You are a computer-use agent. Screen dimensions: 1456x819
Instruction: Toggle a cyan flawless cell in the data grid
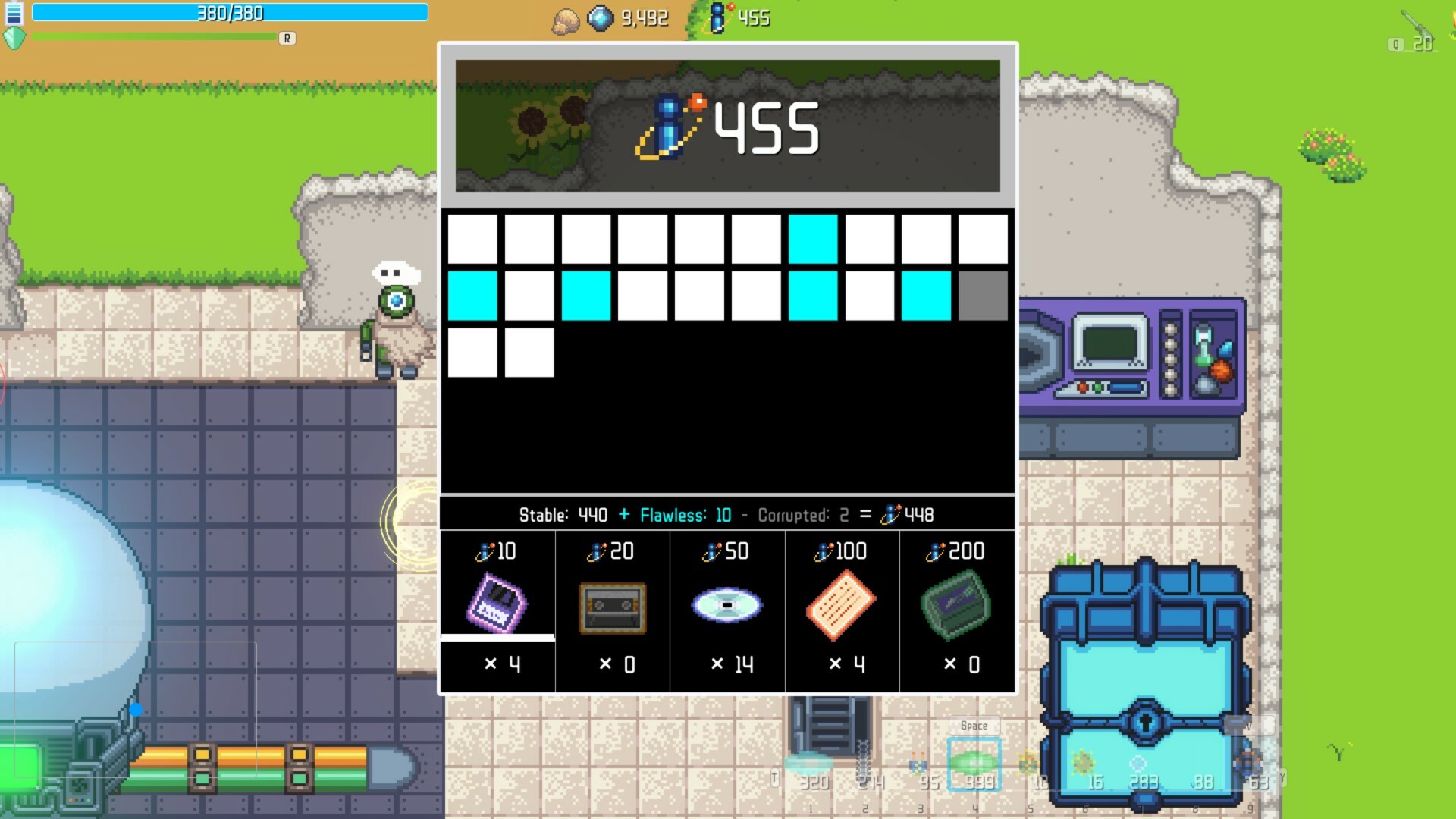[814, 239]
